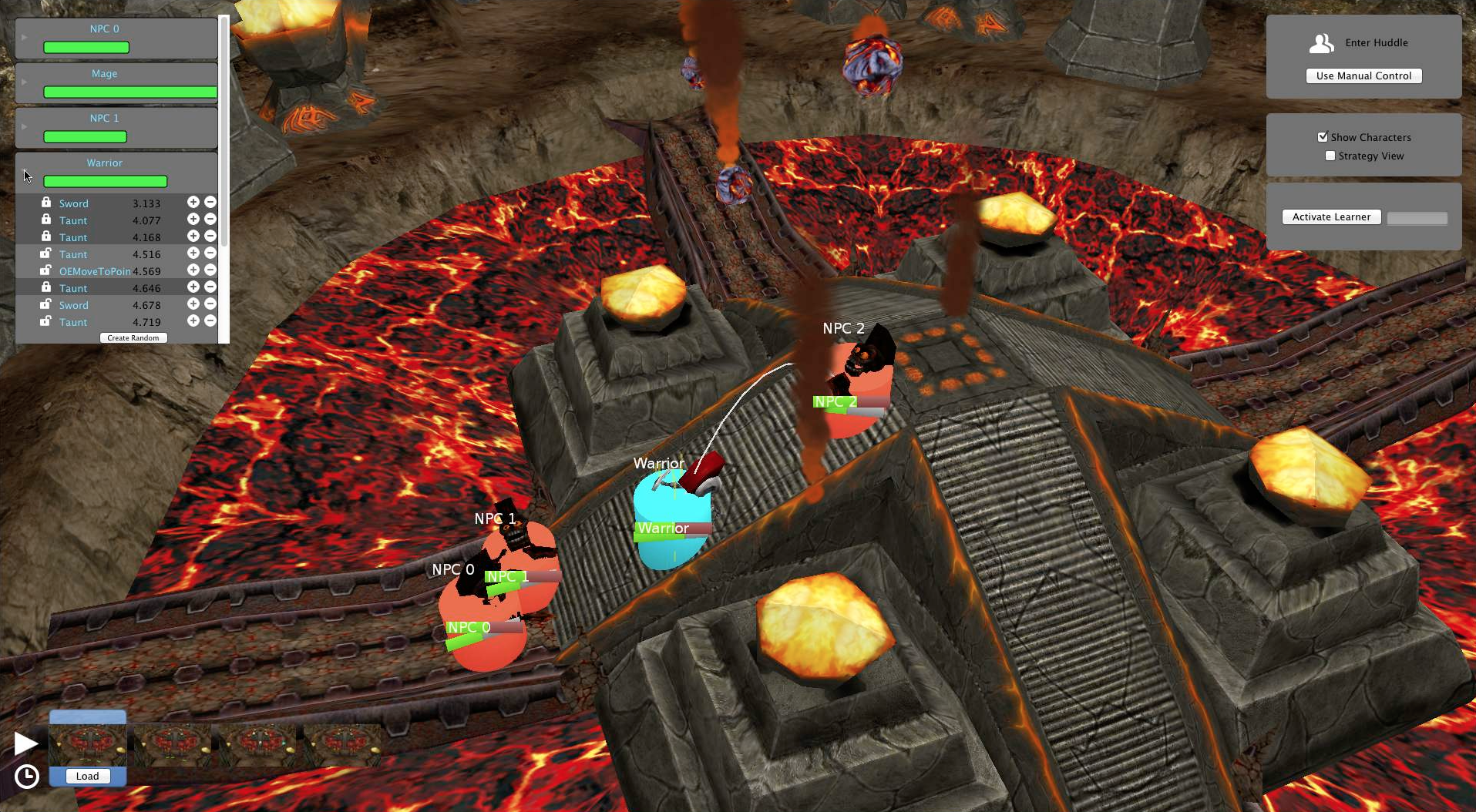
Task: Open the clock timeline icon
Action: click(27, 776)
